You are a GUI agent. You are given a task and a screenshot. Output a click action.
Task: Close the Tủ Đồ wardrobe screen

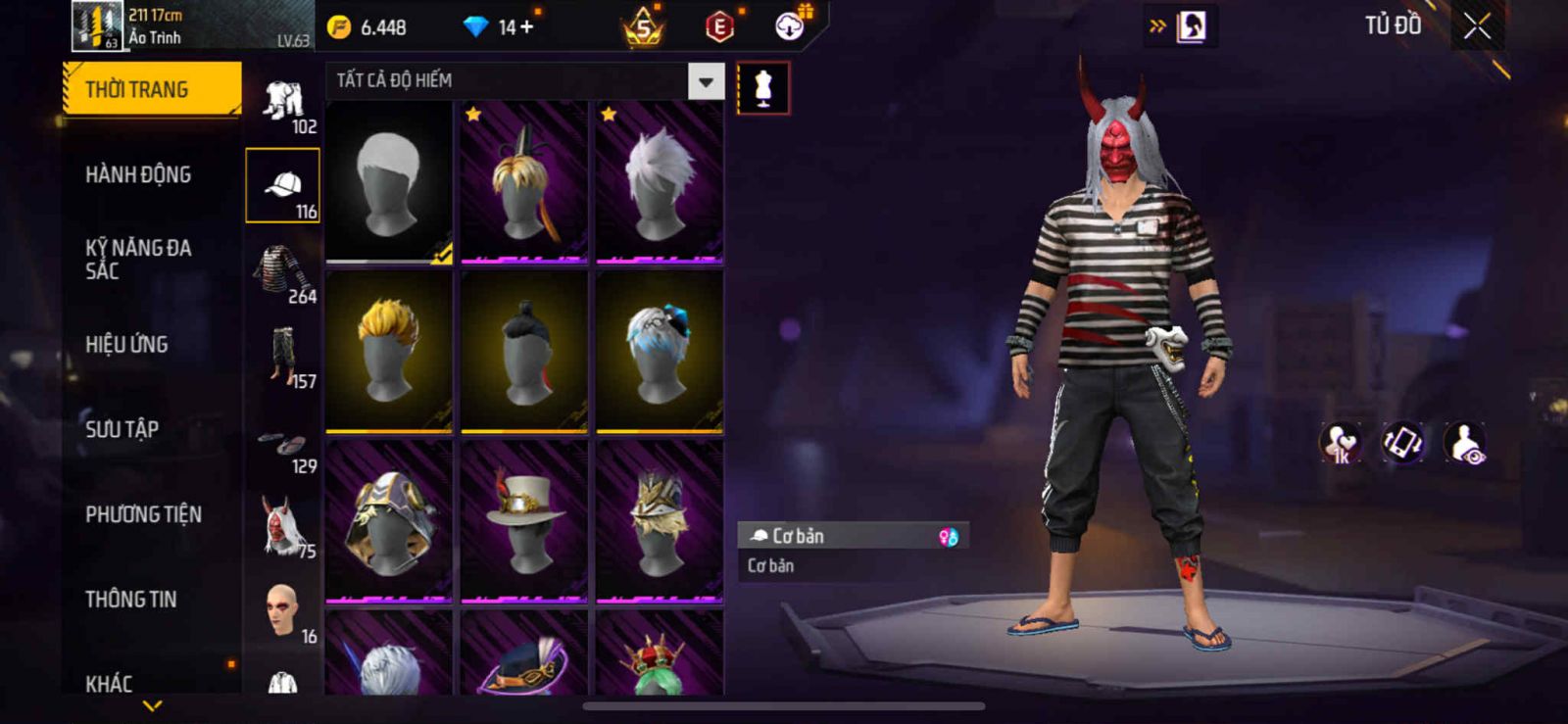coord(1477,26)
